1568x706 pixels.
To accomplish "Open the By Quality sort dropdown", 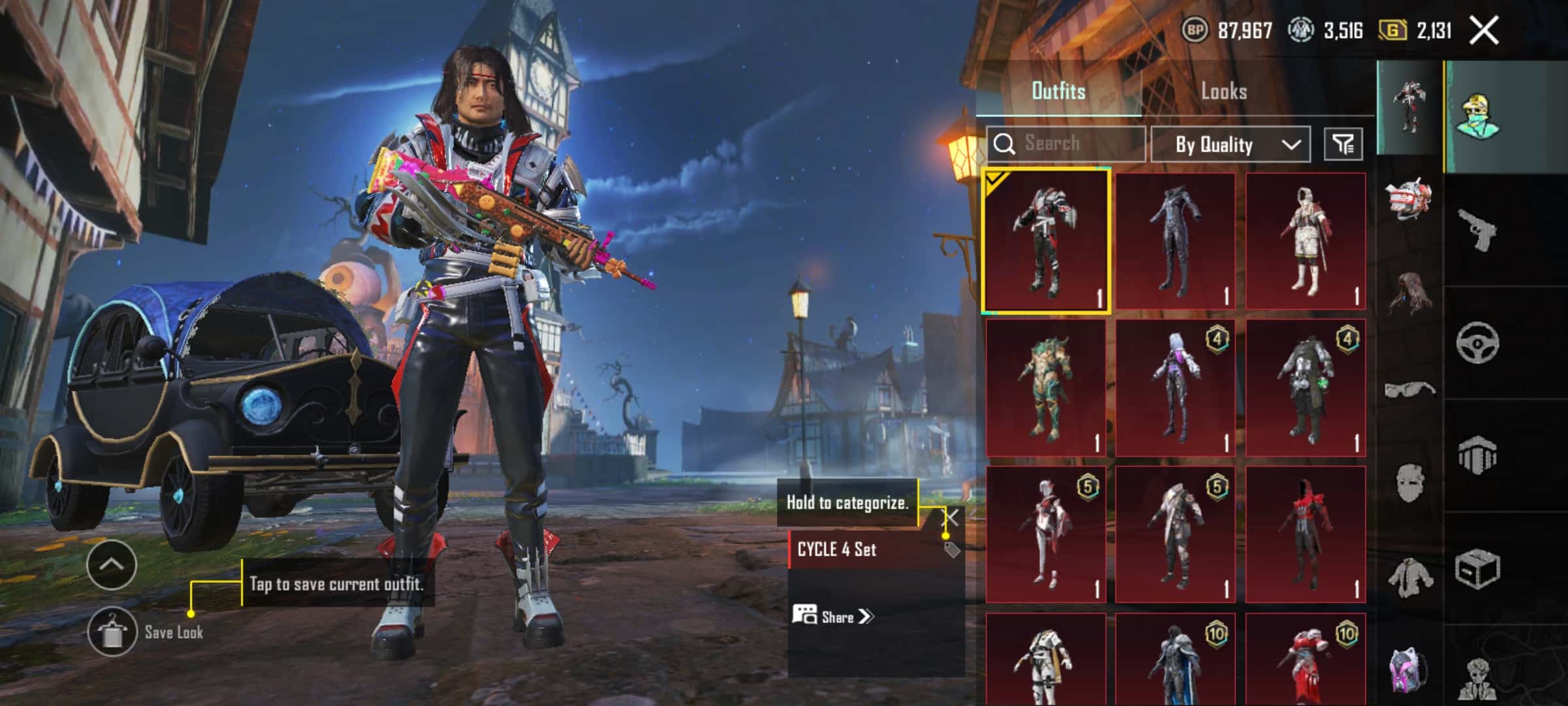I will [1230, 144].
